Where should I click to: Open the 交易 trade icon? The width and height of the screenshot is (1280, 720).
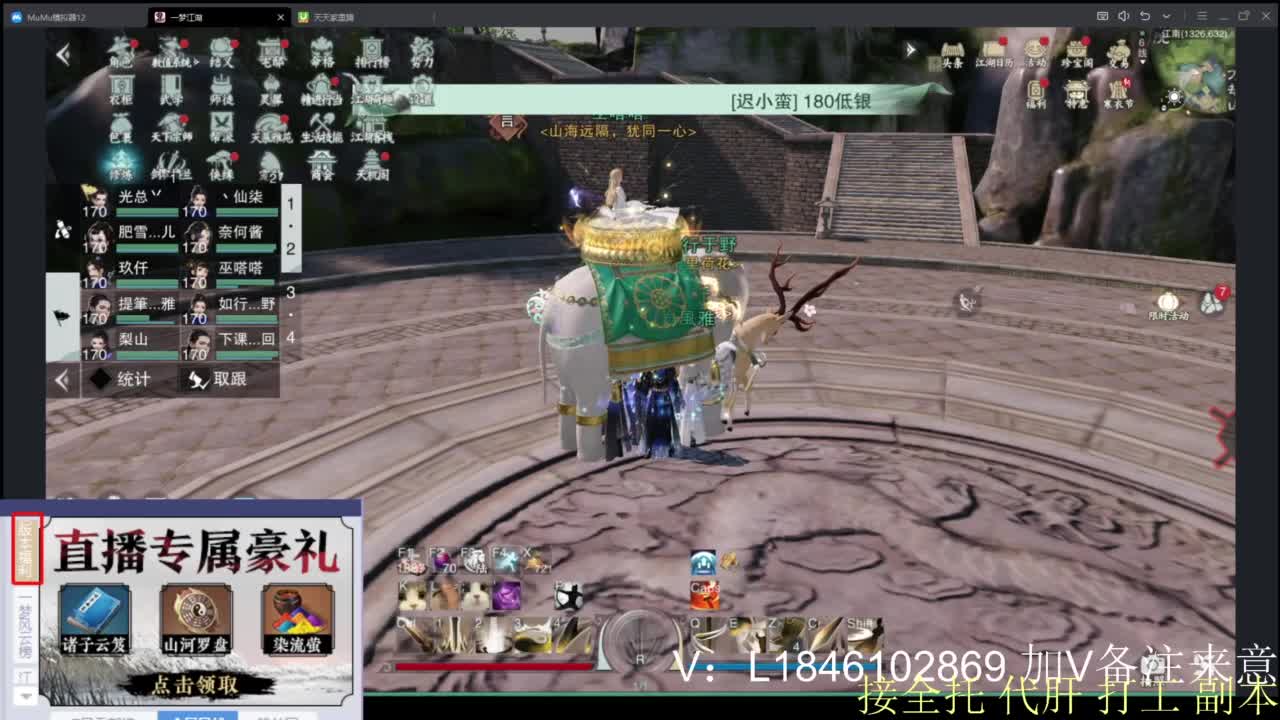point(1119,51)
